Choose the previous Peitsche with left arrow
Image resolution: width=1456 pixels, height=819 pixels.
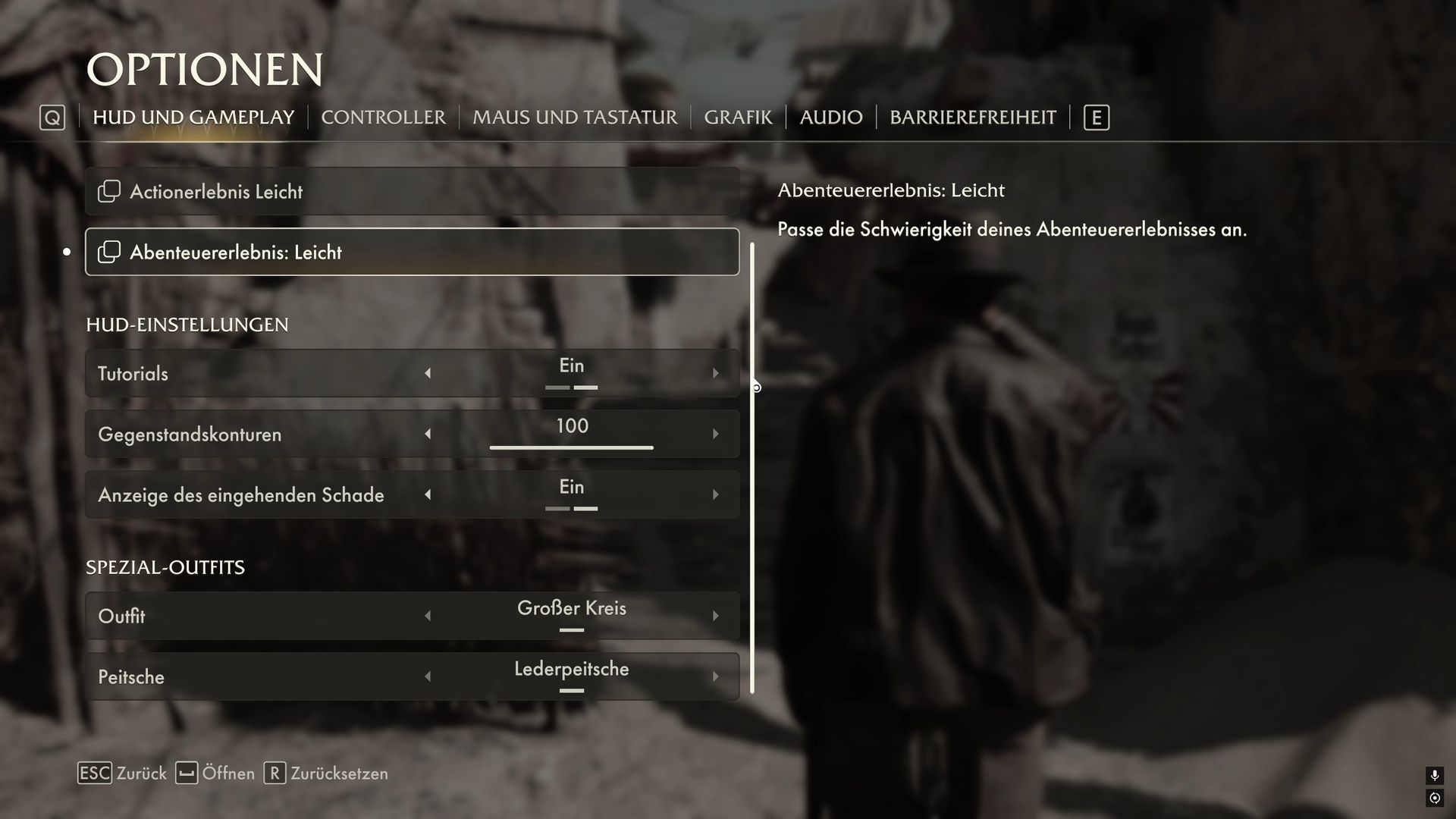(428, 676)
